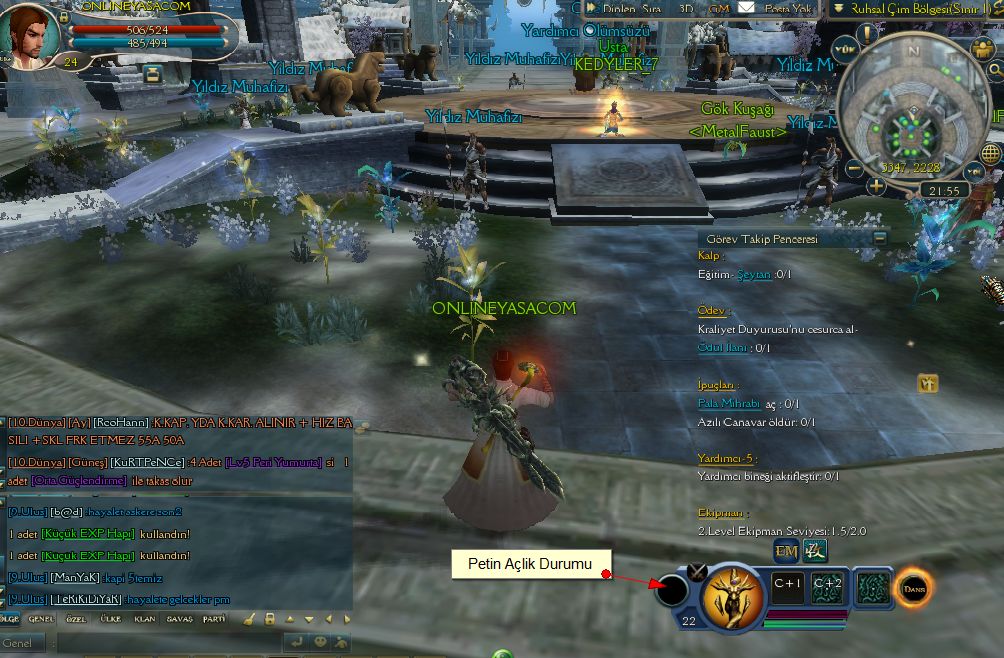Open the mail envelope icon
1004x658 pixels.
click(747, 8)
